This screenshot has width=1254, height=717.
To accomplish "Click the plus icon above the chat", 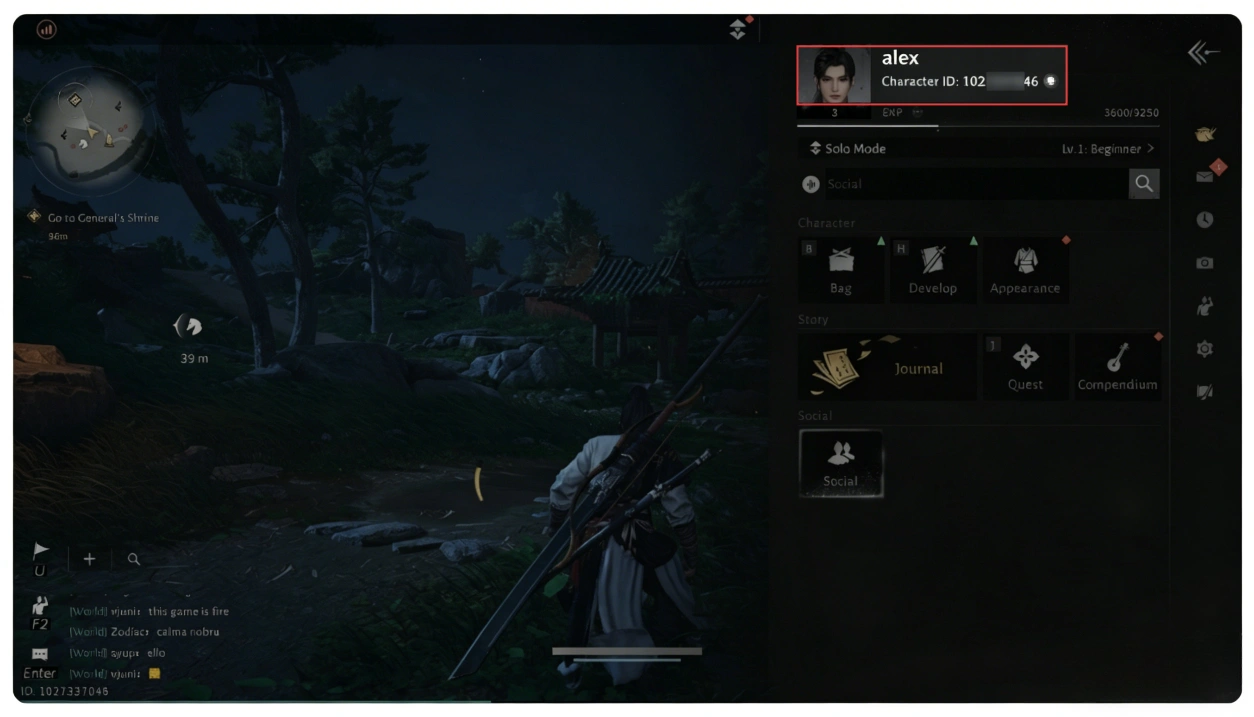I will point(89,559).
